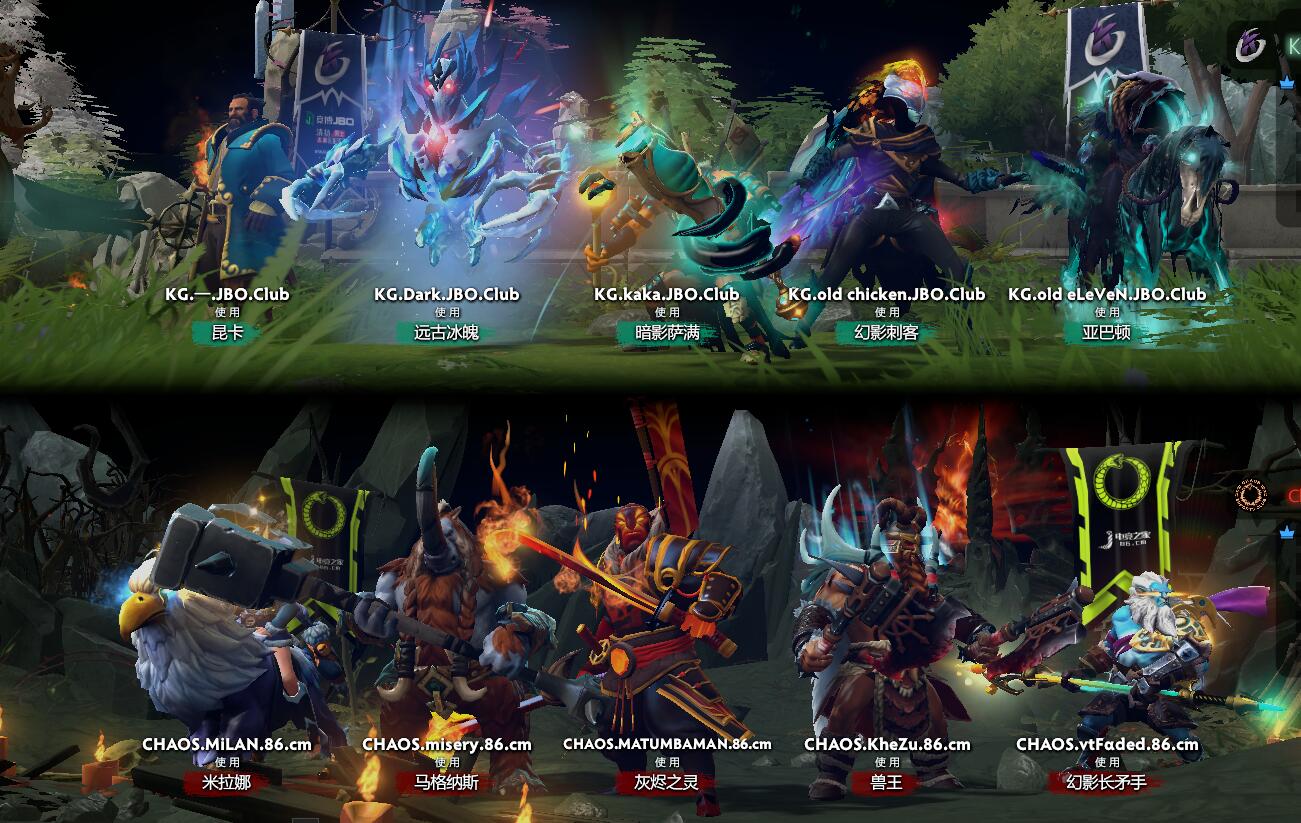Image resolution: width=1301 pixels, height=823 pixels.
Task: Toggle favorite on player CHAOS.MATUMBAMAN.86.cm
Action: tap(665, 744)
